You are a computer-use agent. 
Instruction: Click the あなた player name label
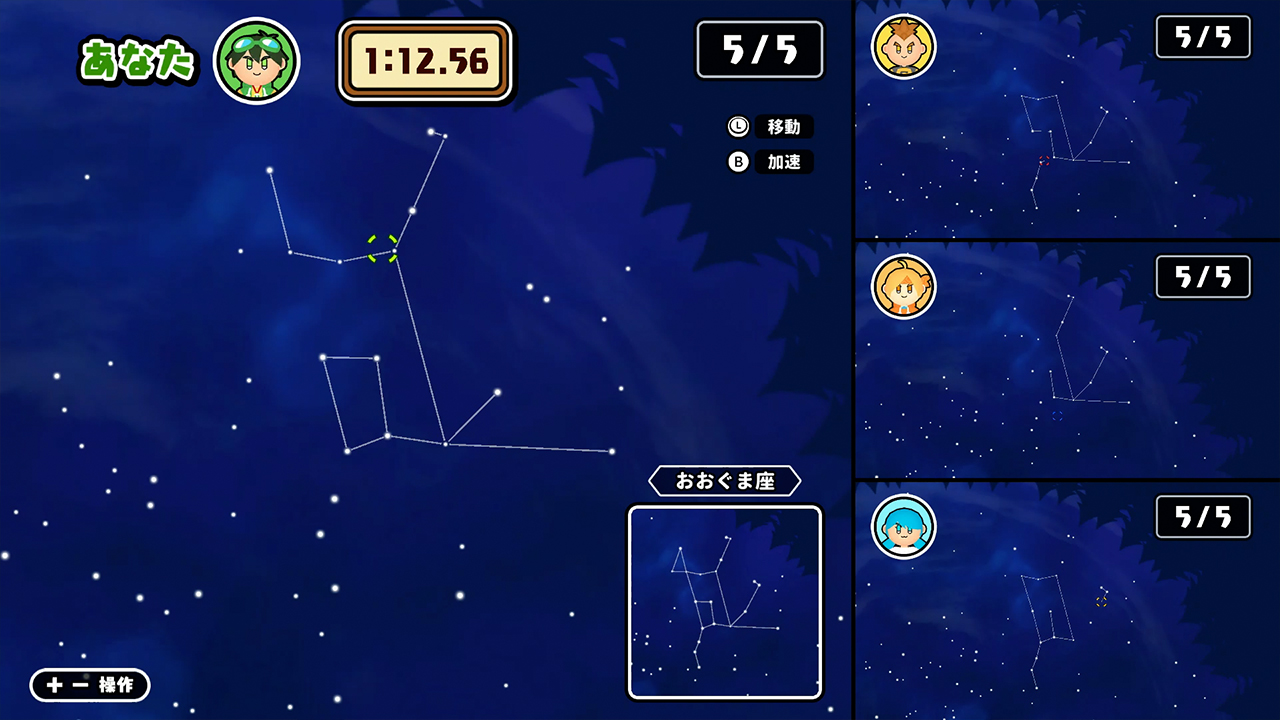(x=136, y=58)
